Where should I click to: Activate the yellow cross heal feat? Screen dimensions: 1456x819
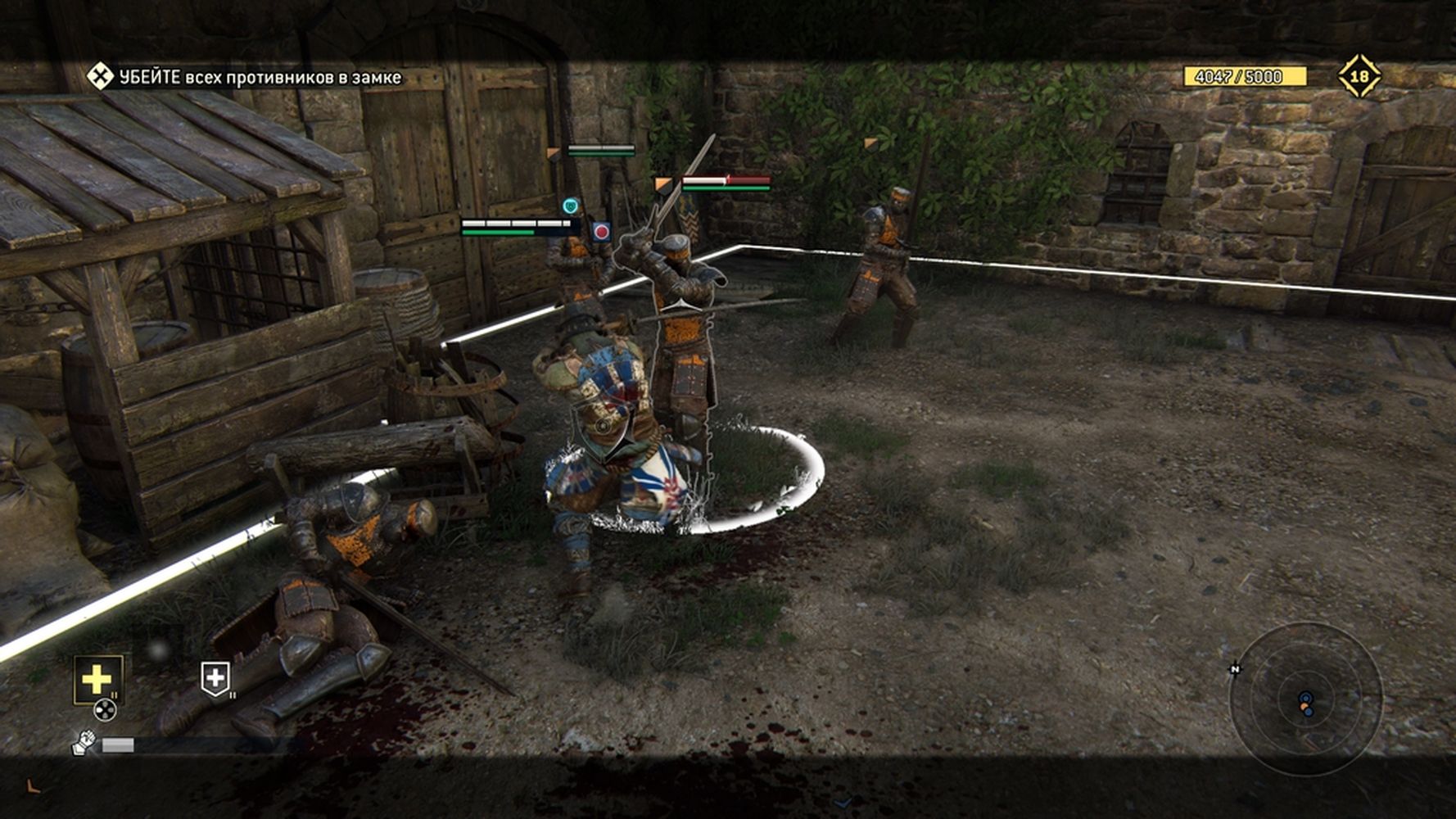[97, 679]
